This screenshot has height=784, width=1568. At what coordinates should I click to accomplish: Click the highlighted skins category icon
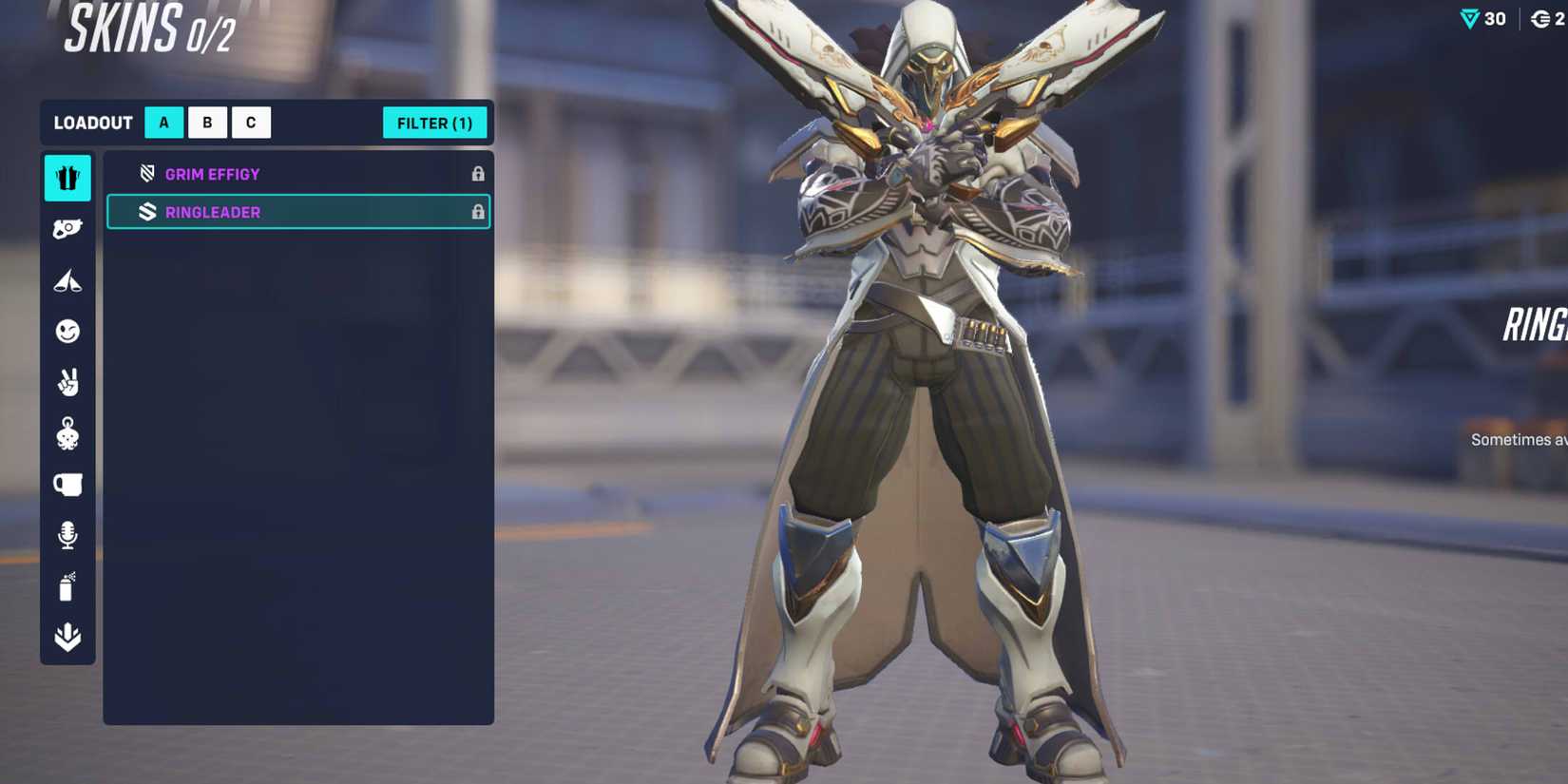point(67,178)
